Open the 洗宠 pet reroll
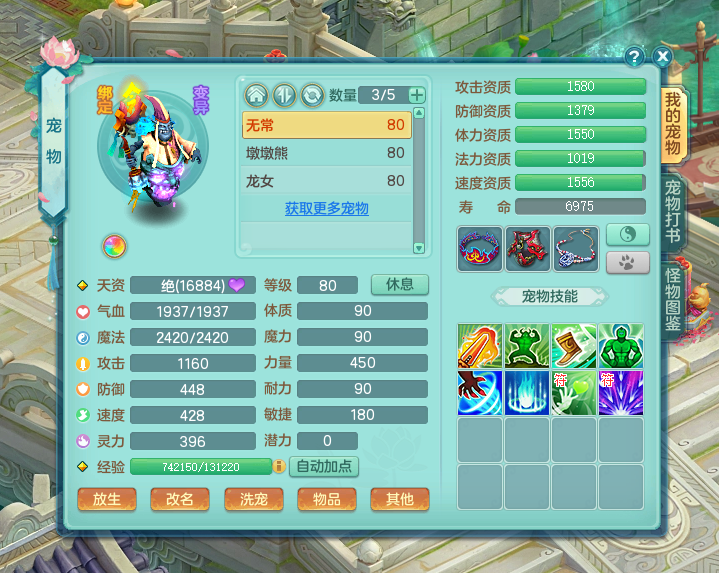The image size is (719, 573). 253,499
